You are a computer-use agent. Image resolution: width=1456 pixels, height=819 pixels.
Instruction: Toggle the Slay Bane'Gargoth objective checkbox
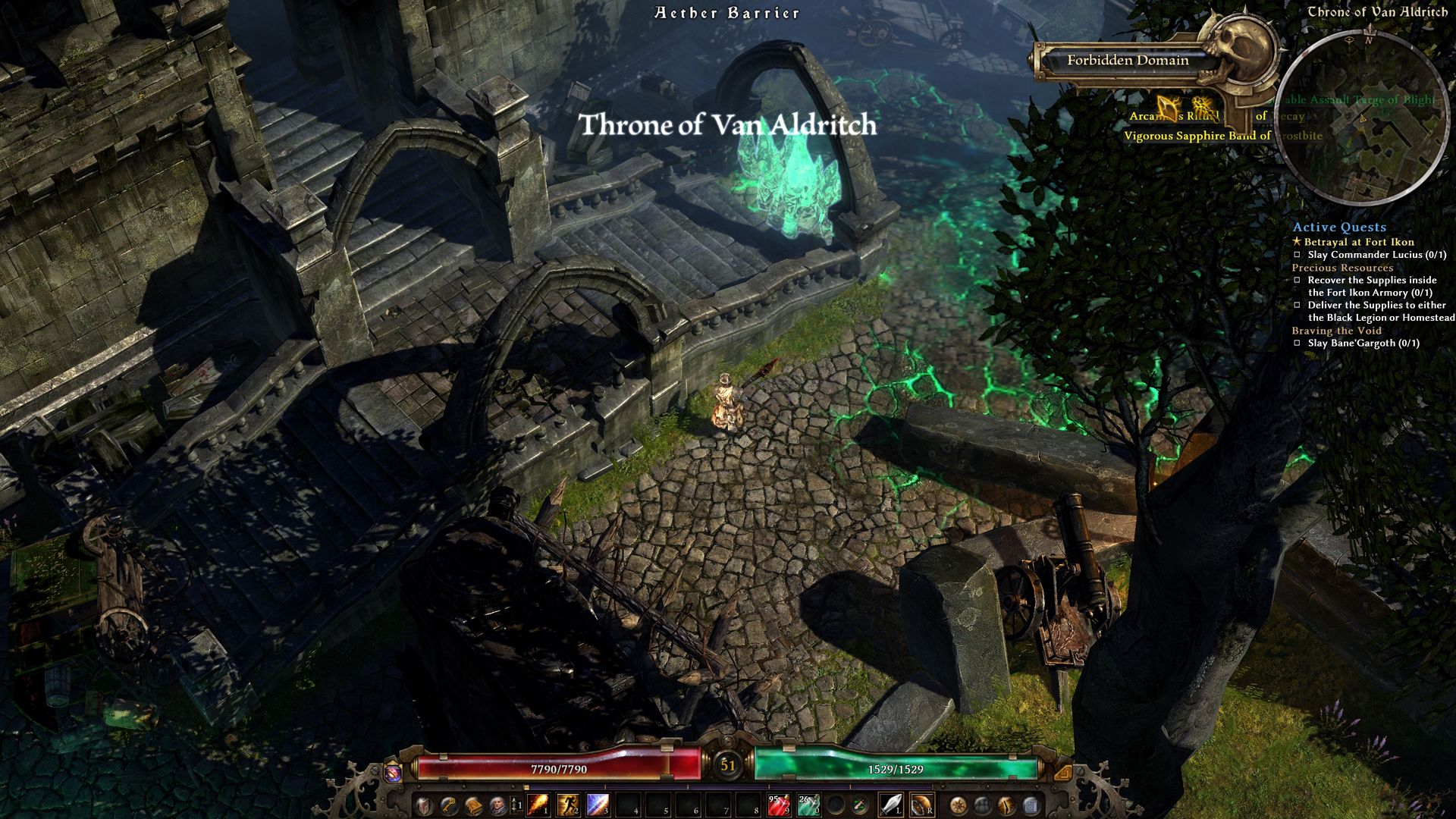point(1297,343)
